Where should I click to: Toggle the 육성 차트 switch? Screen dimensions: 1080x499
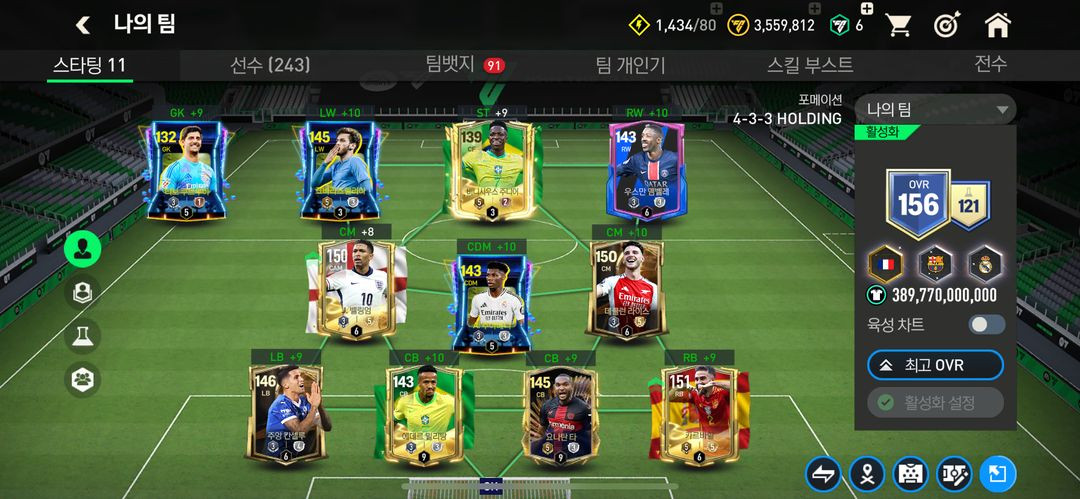coord(986,324)
